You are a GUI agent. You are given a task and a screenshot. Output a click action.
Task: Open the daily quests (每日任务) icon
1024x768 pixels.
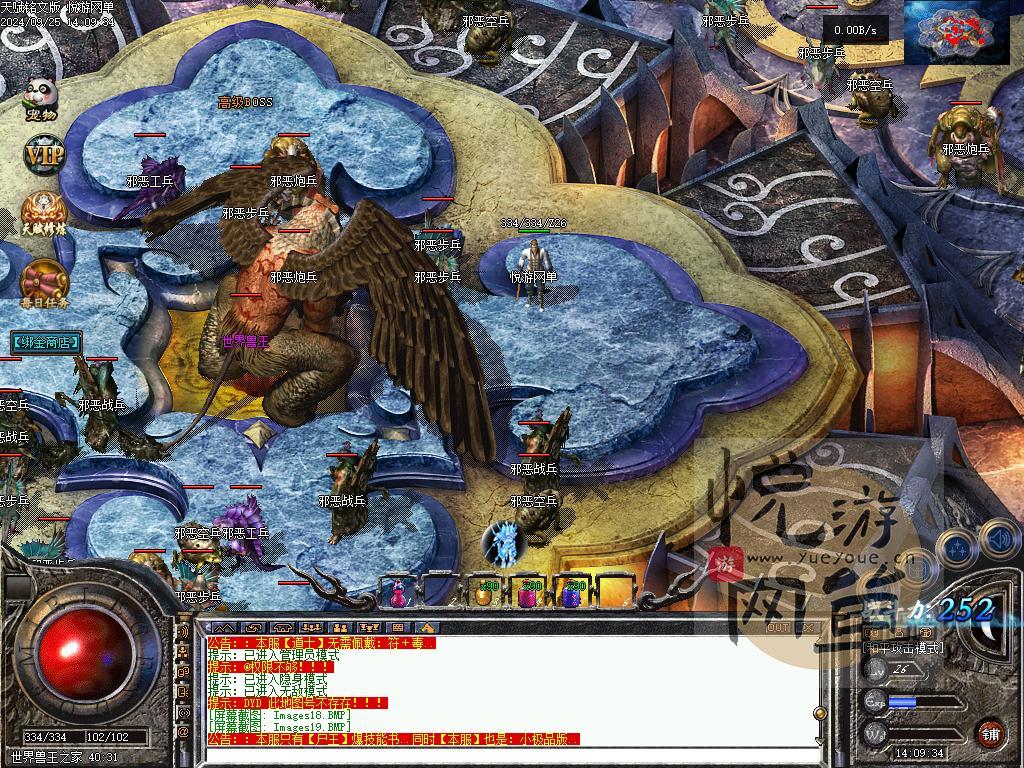tap(43, 283)
